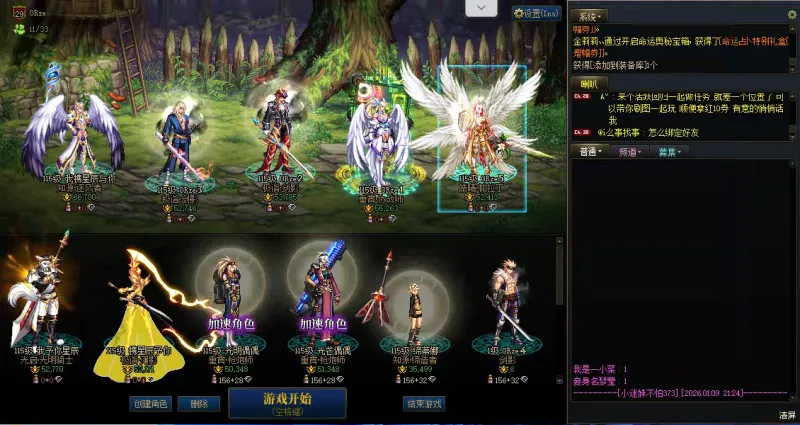Switch to the 喇叭 chat tab
The image size is (800, 425).
pos(586,82)
